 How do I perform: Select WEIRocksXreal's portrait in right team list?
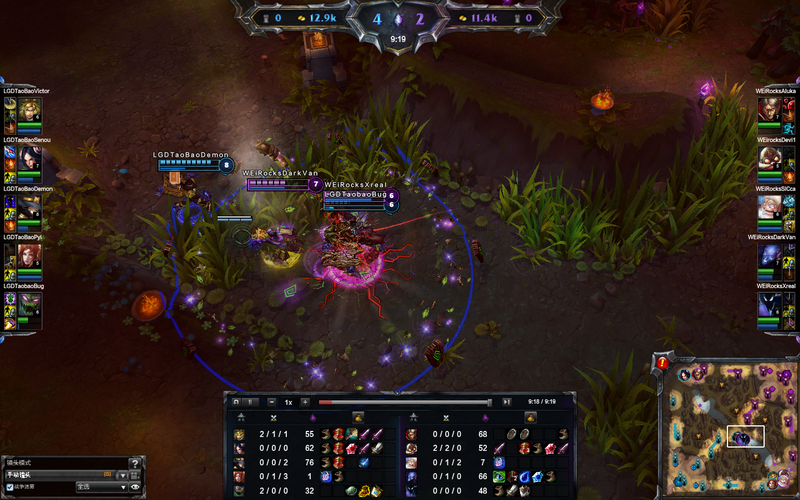pyautogui.click(x=769, y=304)
